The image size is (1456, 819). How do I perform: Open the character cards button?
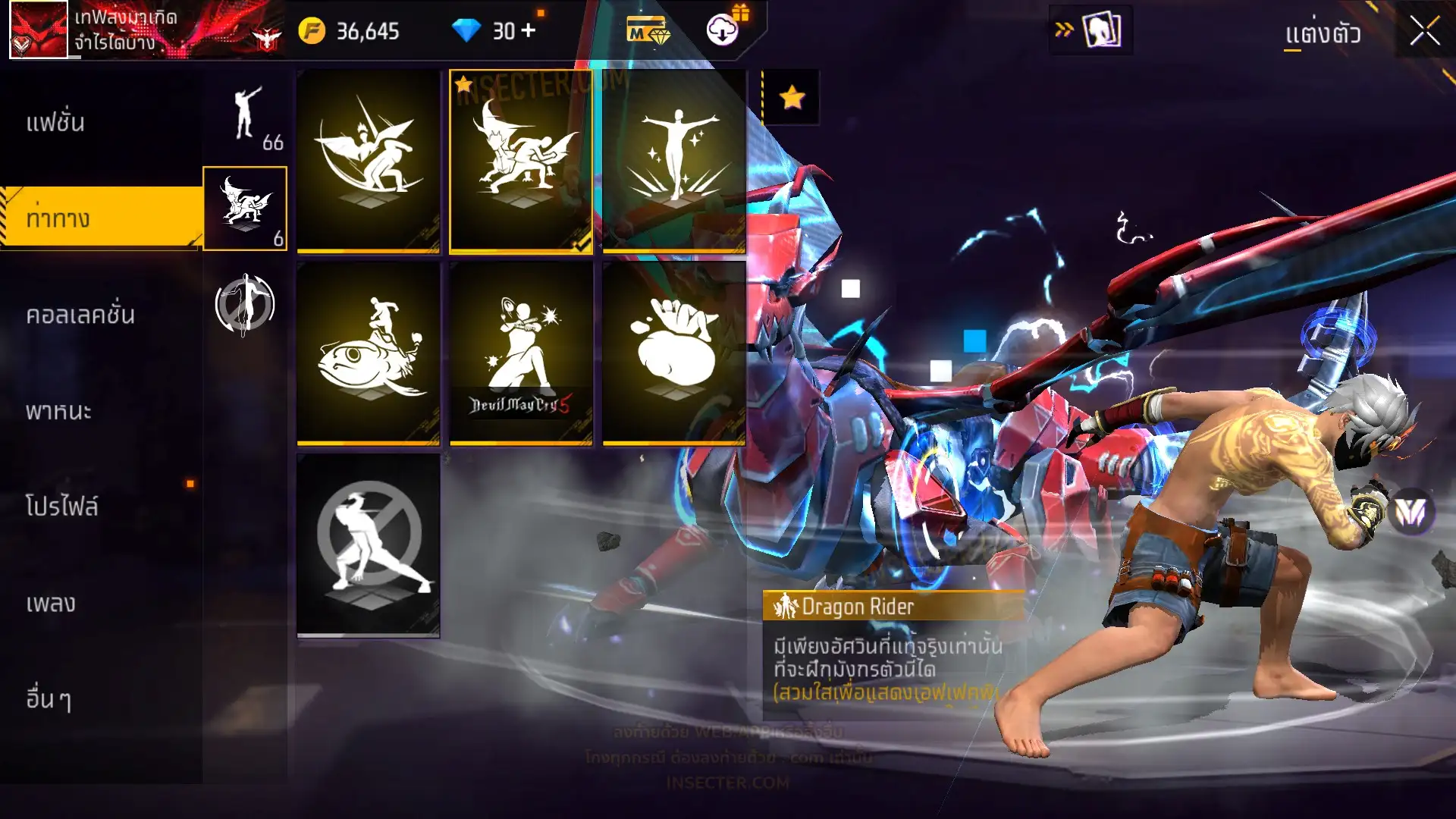[1101, 31]
